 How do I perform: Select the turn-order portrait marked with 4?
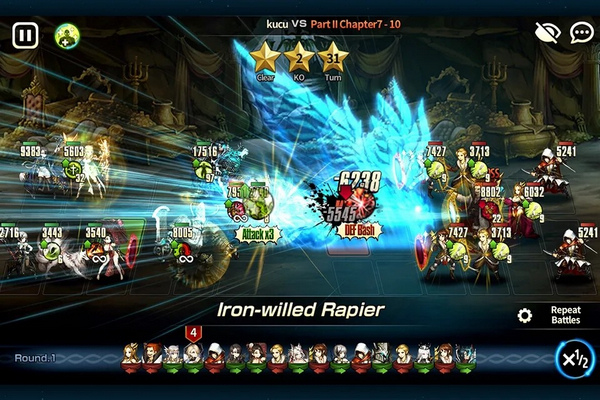click(x=193, y=355)
